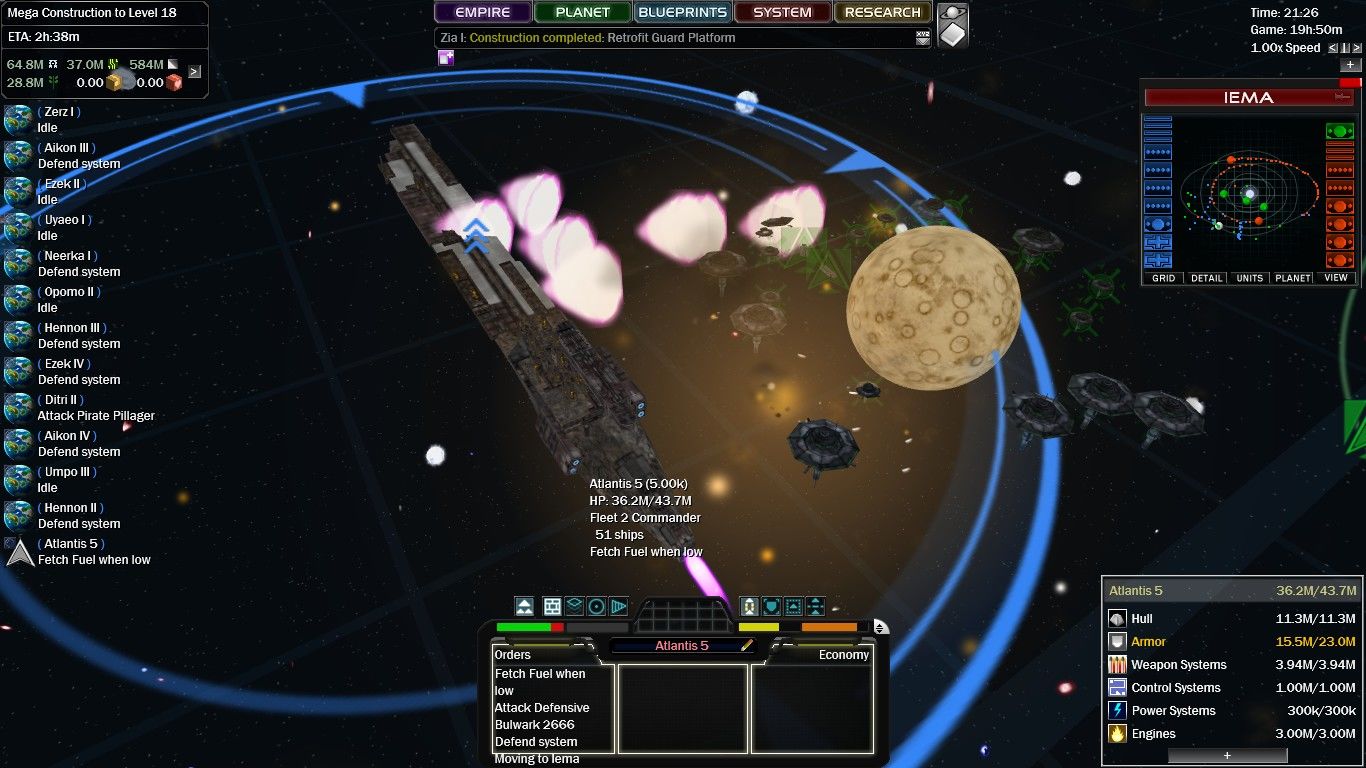This screenshot has height=768, width=1366.
Task: Rename ship using the pencil icon
Action: coord(746,646)
